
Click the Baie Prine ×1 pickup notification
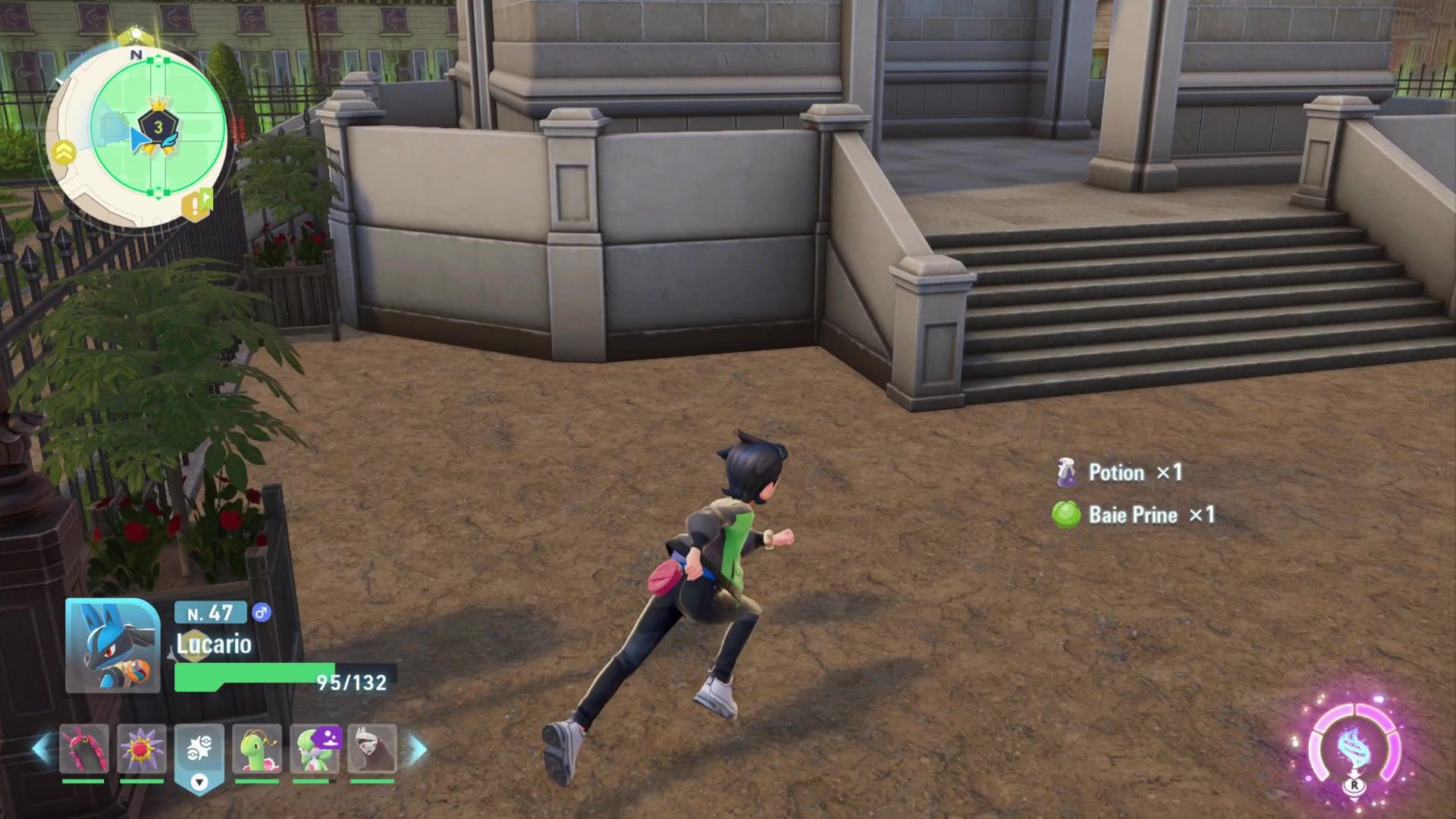coord(1134,515)
